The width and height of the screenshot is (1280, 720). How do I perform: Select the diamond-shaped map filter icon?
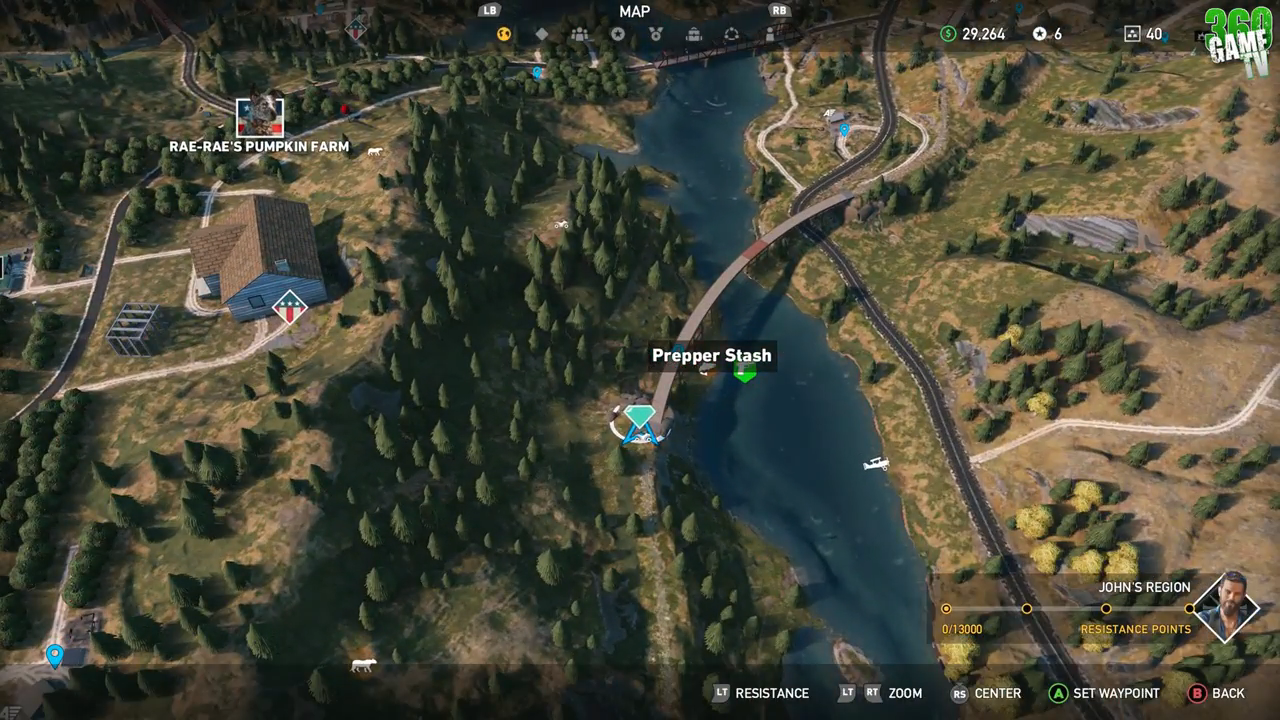pyautogui.click(x=542, y=33)
